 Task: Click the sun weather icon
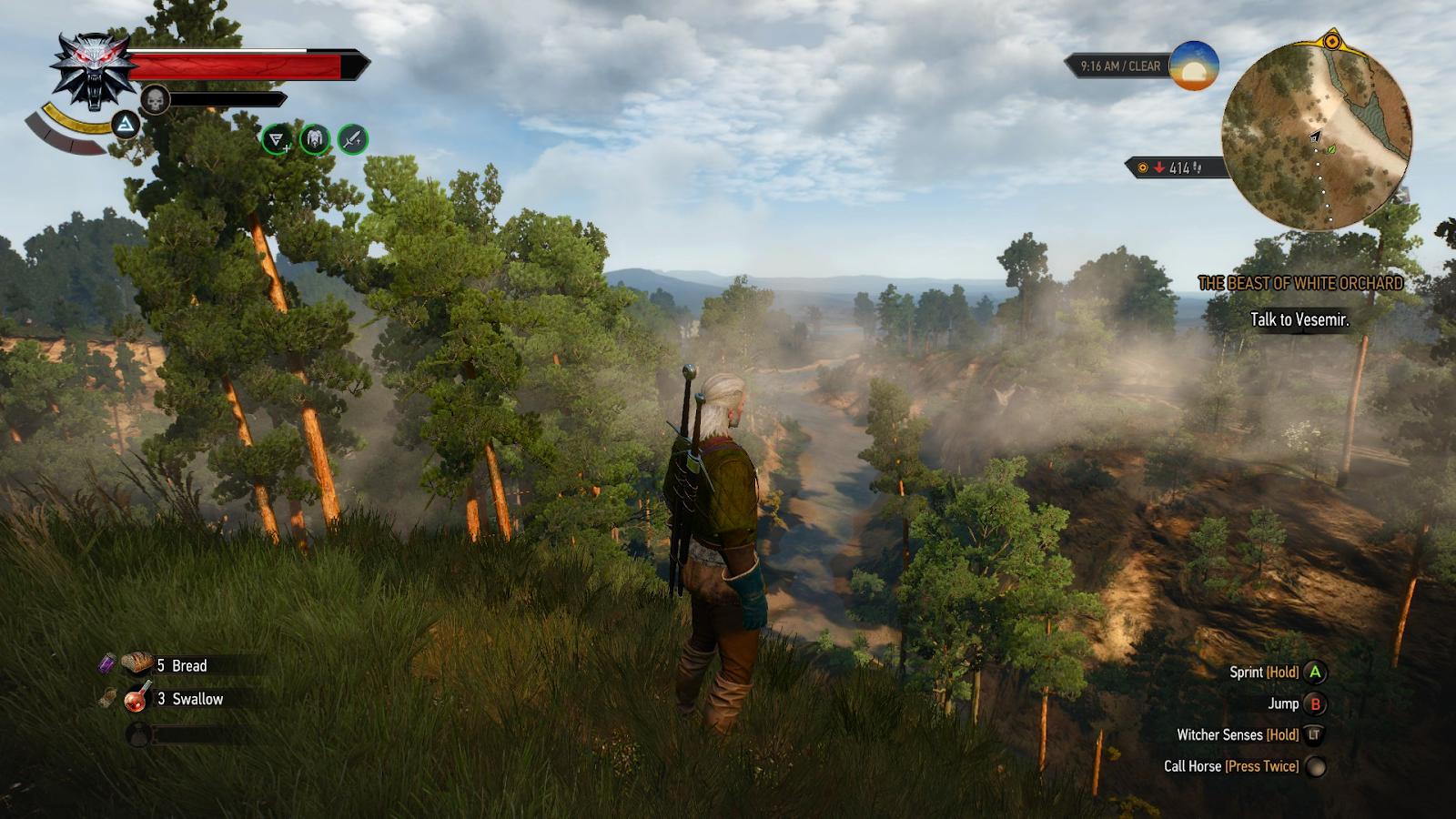click(x=1193, y=66)
